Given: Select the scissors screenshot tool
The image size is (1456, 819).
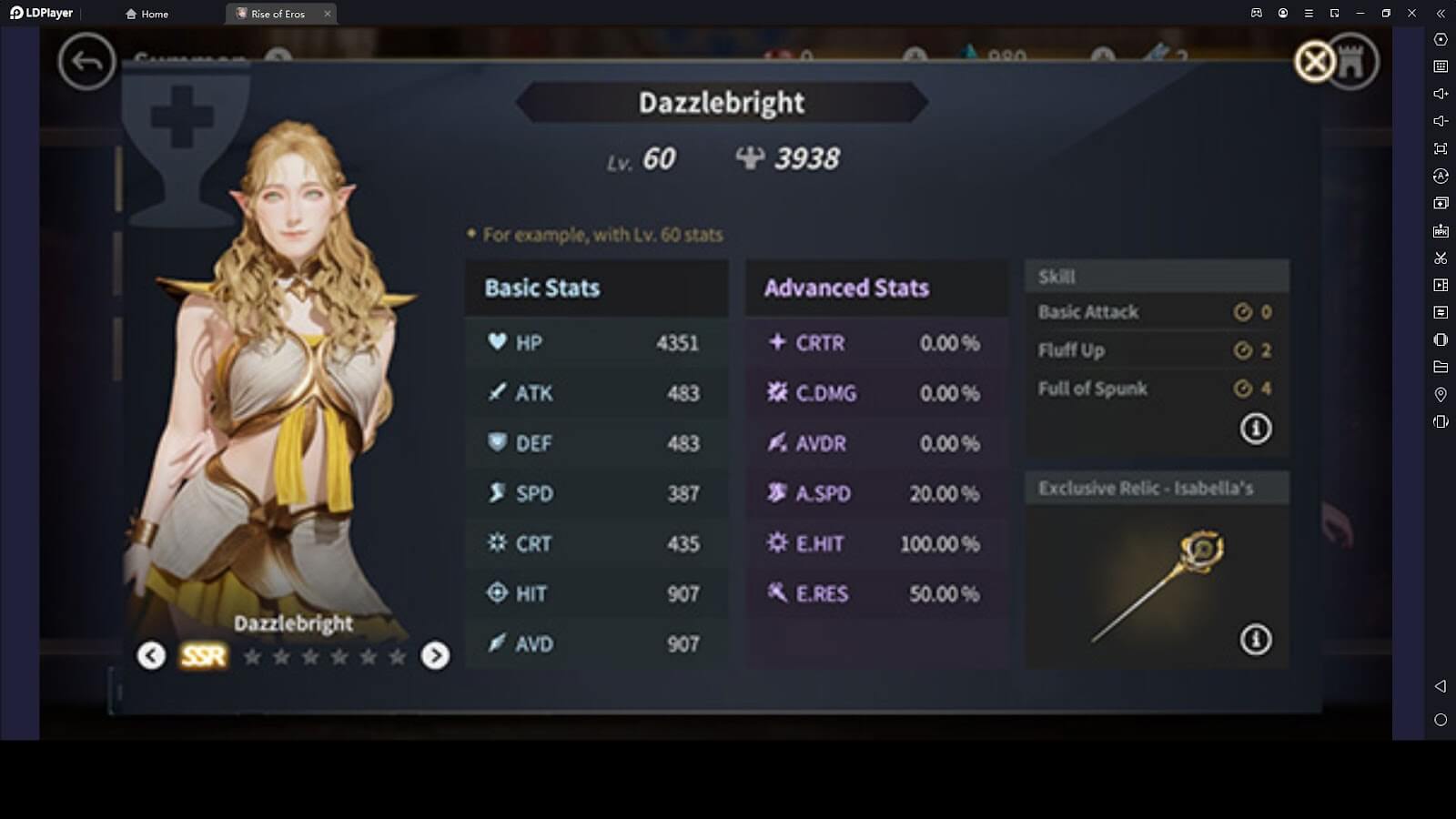Looking at the screenshot, I should (x=1441, y=258).
